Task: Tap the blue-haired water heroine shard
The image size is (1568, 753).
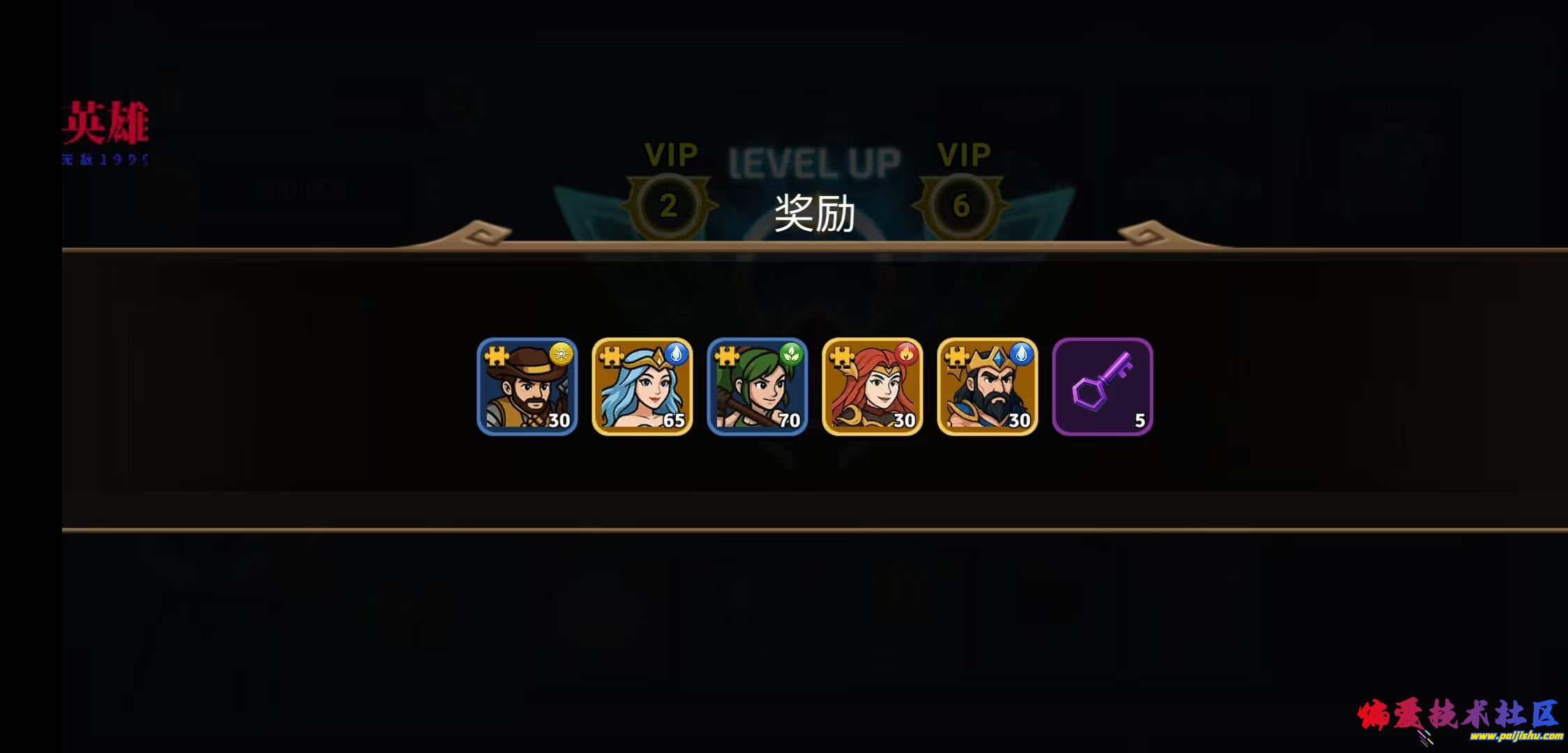Action: [x=642, y=387]
